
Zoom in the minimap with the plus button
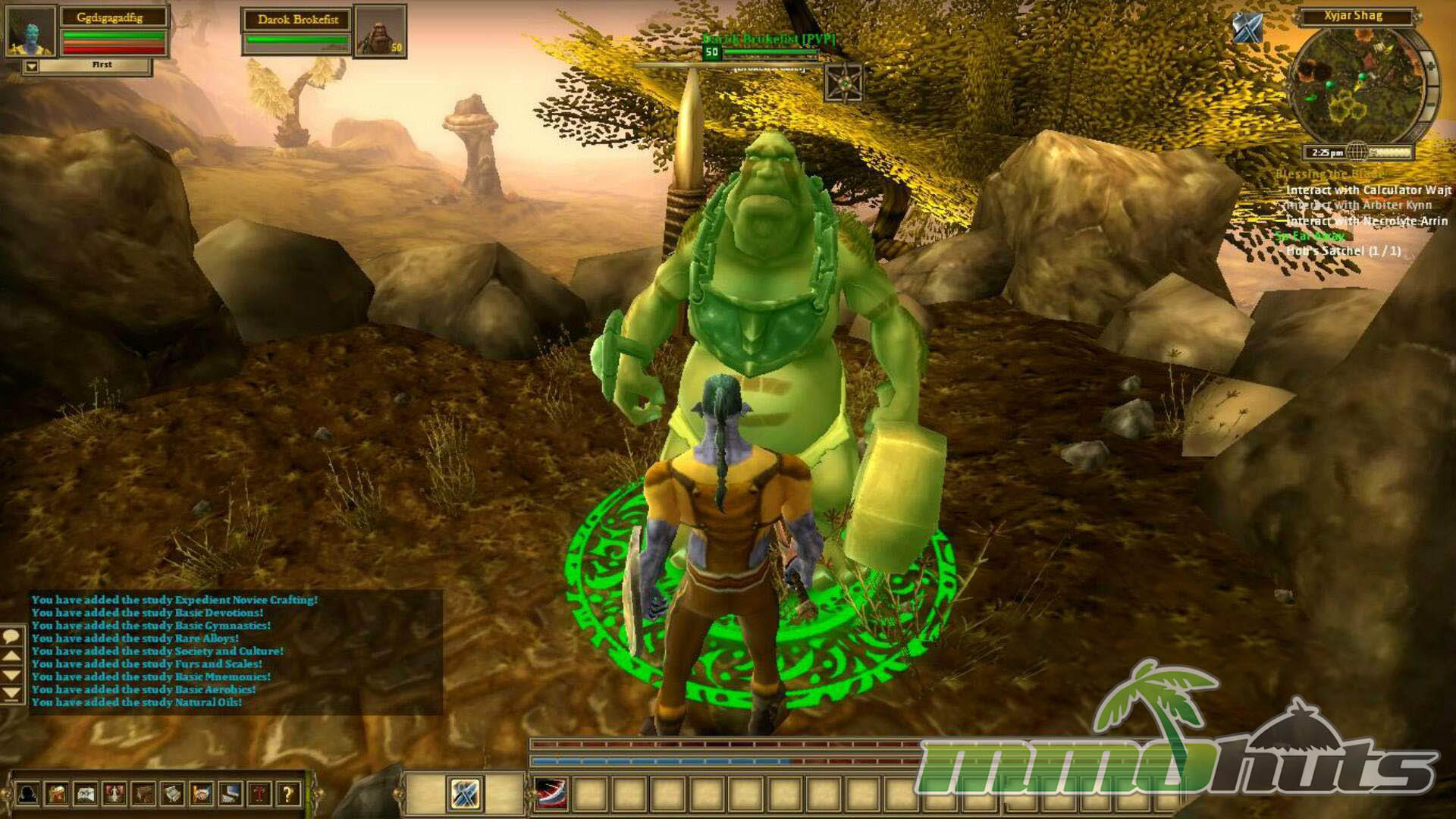(x=1431, y=66)
